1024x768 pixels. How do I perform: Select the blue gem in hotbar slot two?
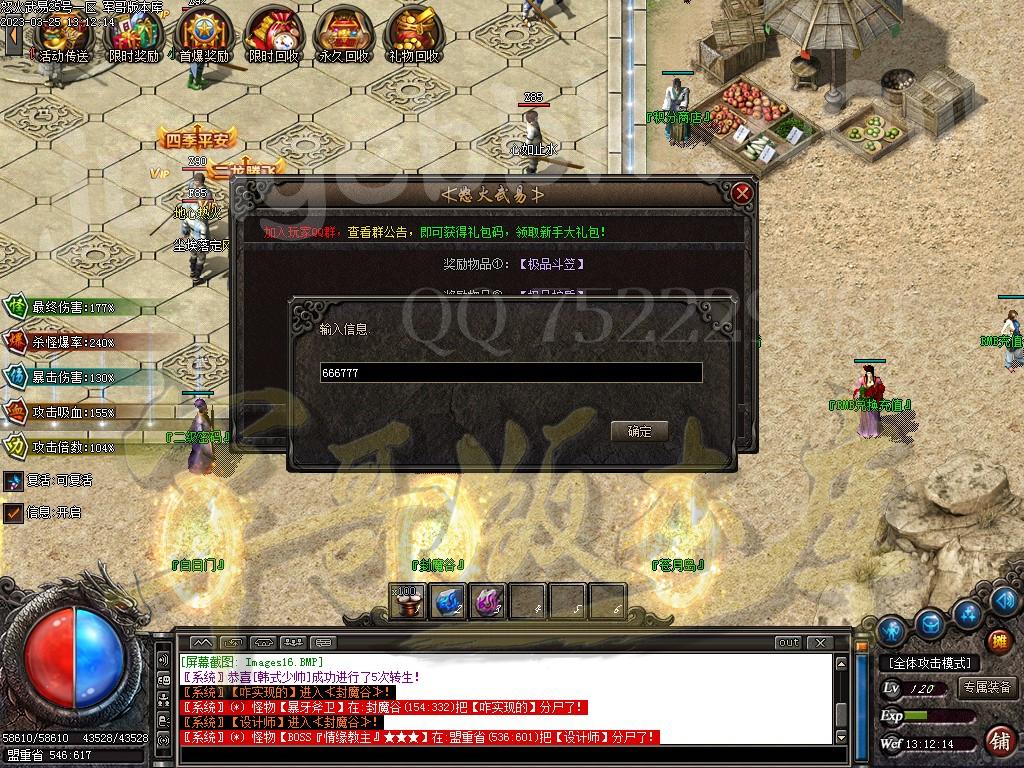(447, 601)
